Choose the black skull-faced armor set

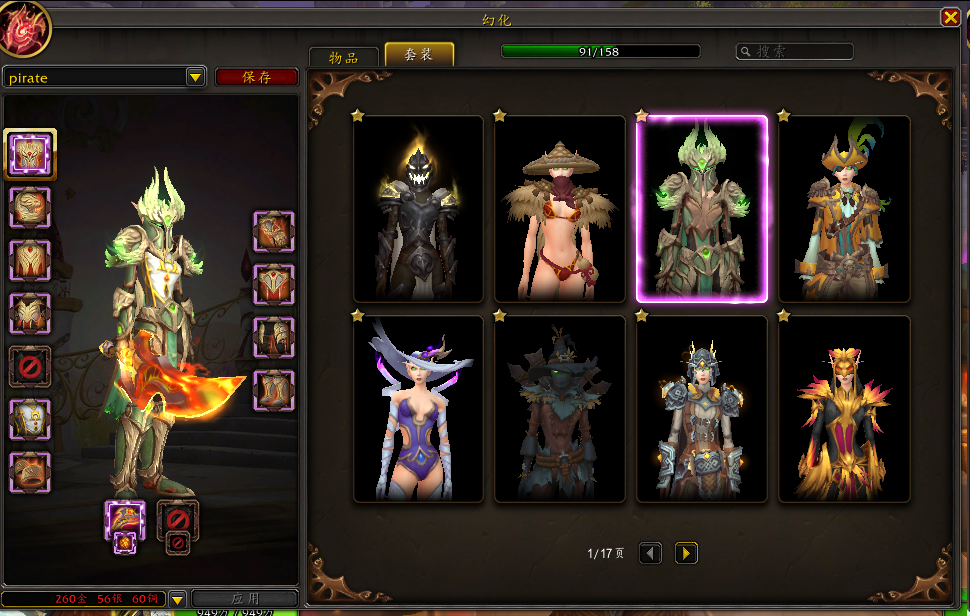pyautogui.click(x=418, y=208)
